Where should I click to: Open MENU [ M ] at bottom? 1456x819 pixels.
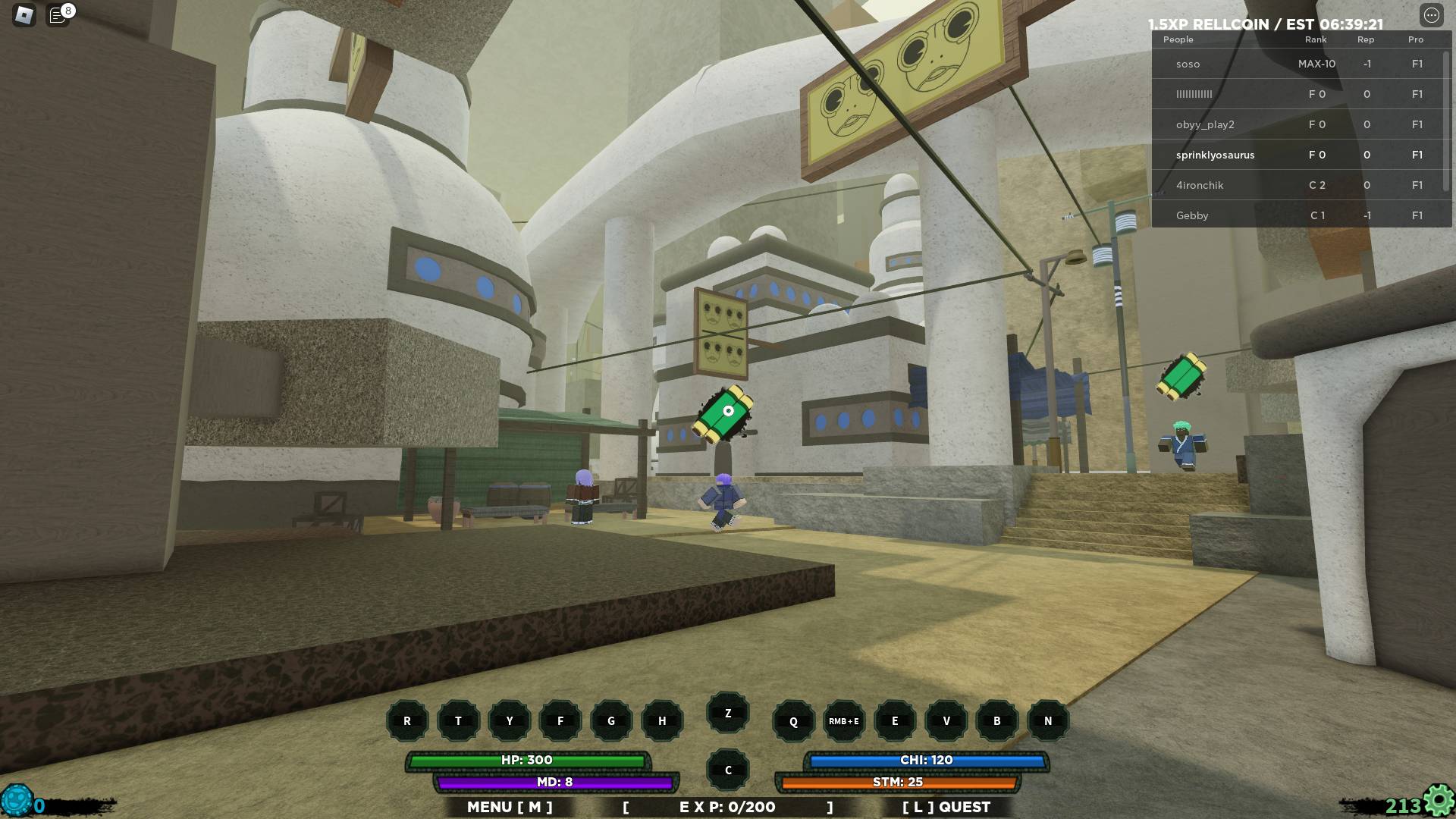(509, 807)
